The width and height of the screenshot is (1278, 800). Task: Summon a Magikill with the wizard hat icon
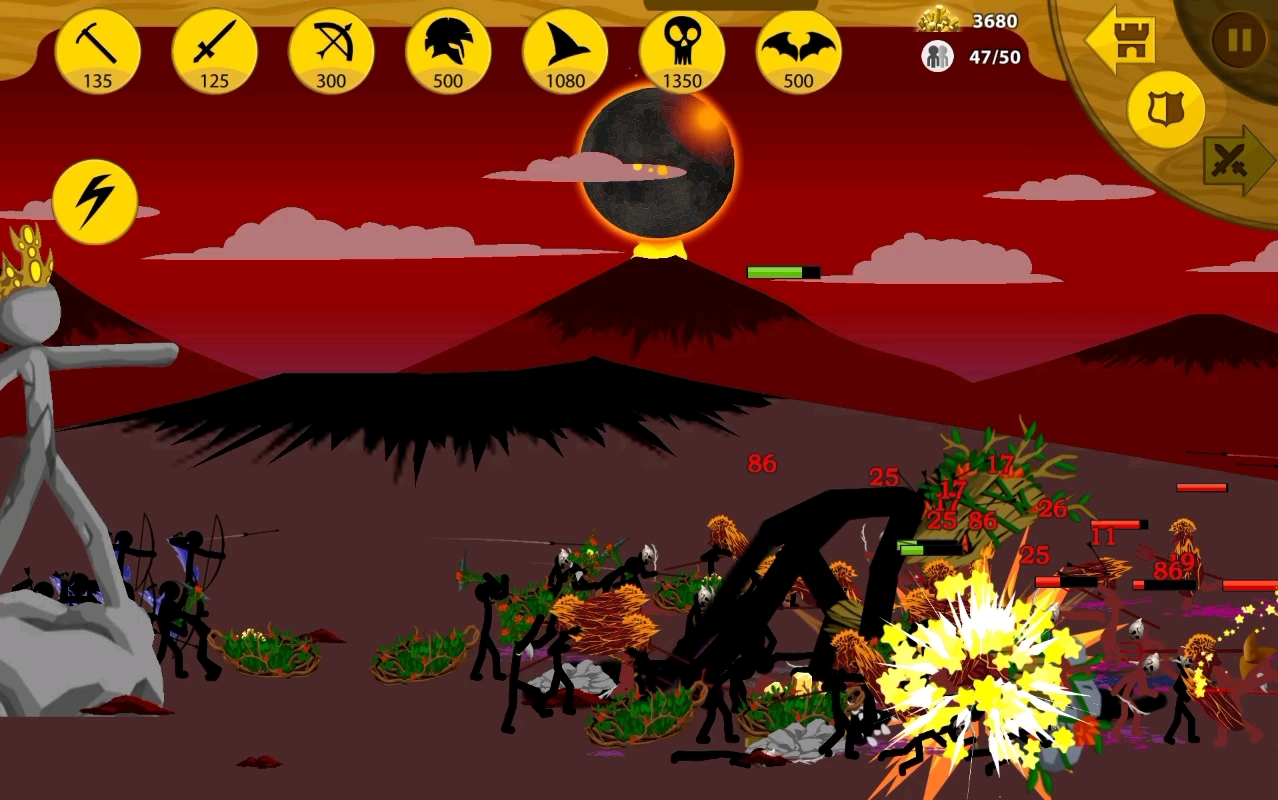point(565,52)
